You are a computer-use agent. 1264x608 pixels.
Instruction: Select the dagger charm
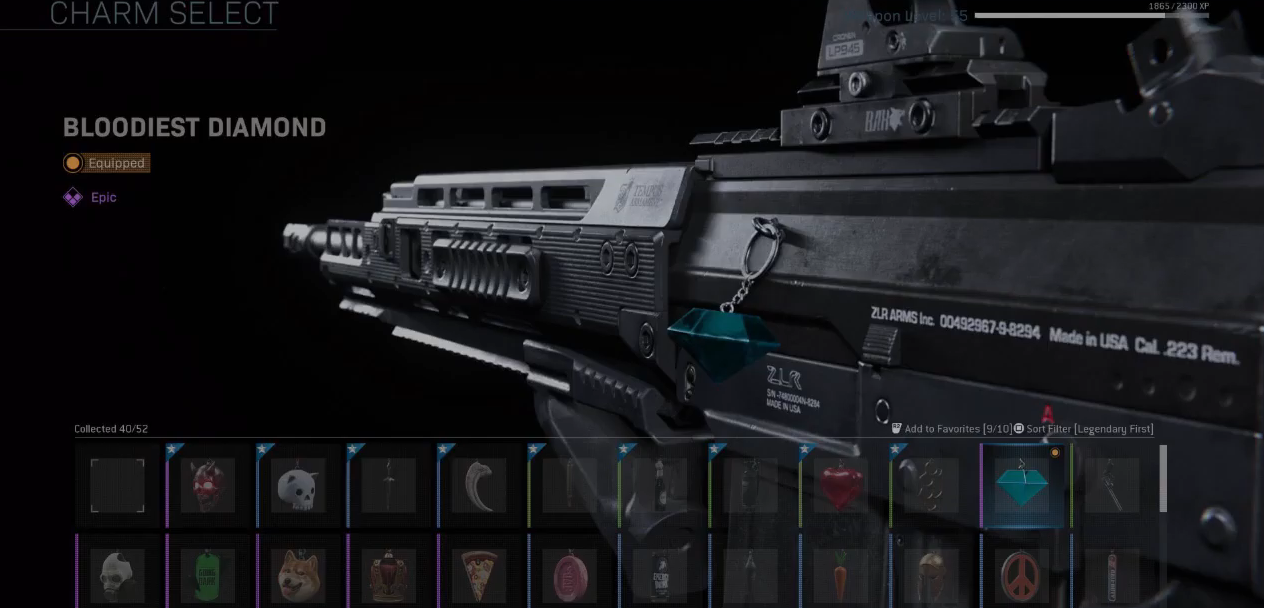pyautogui.click(x=388, y=486)
